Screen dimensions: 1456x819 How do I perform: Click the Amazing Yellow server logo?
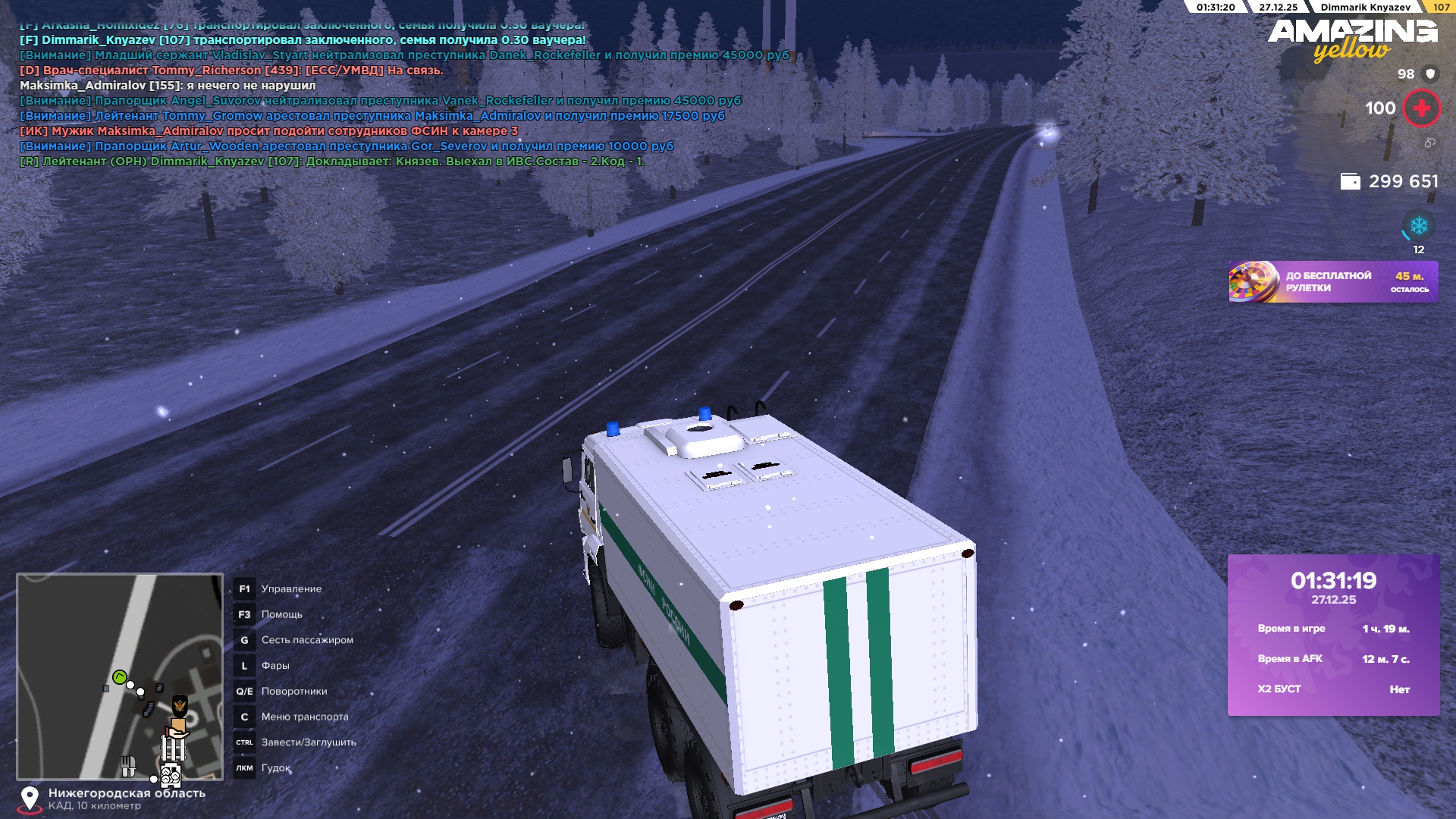tap(1352, 39)
